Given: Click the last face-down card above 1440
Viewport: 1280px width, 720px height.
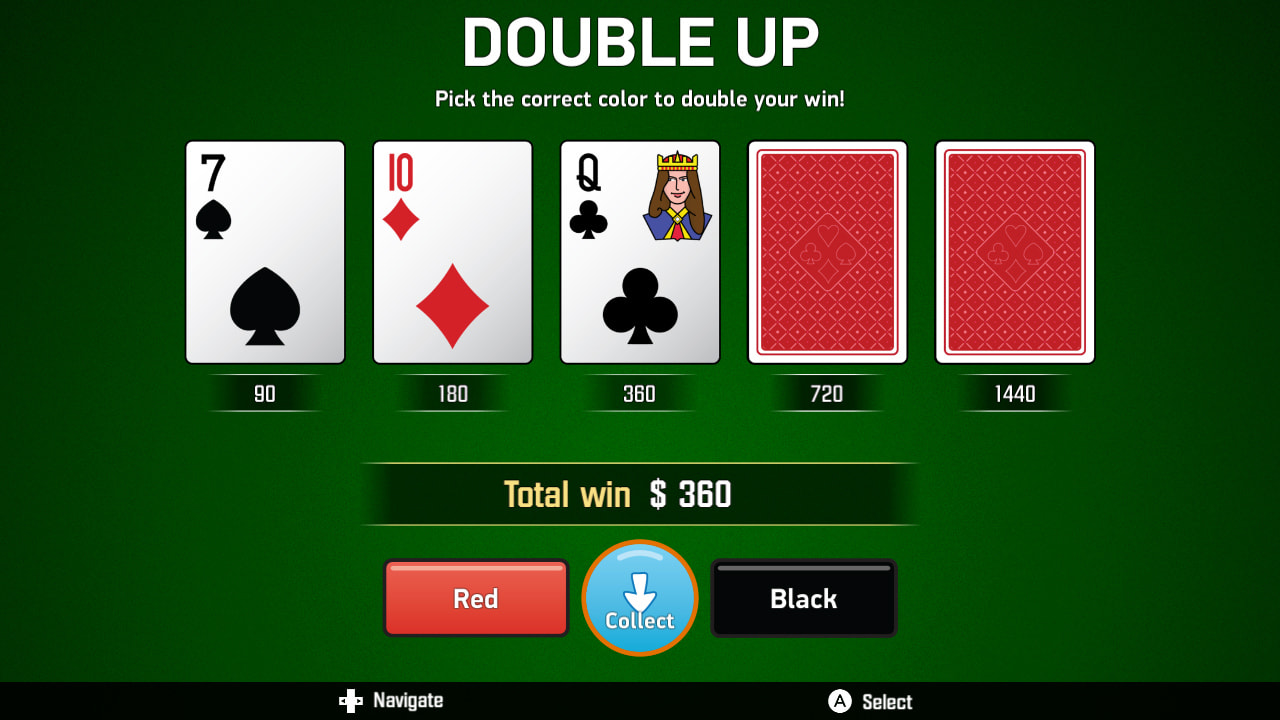Looking at the screenshot, I should pyautogui.click(x=1014, y=251).
